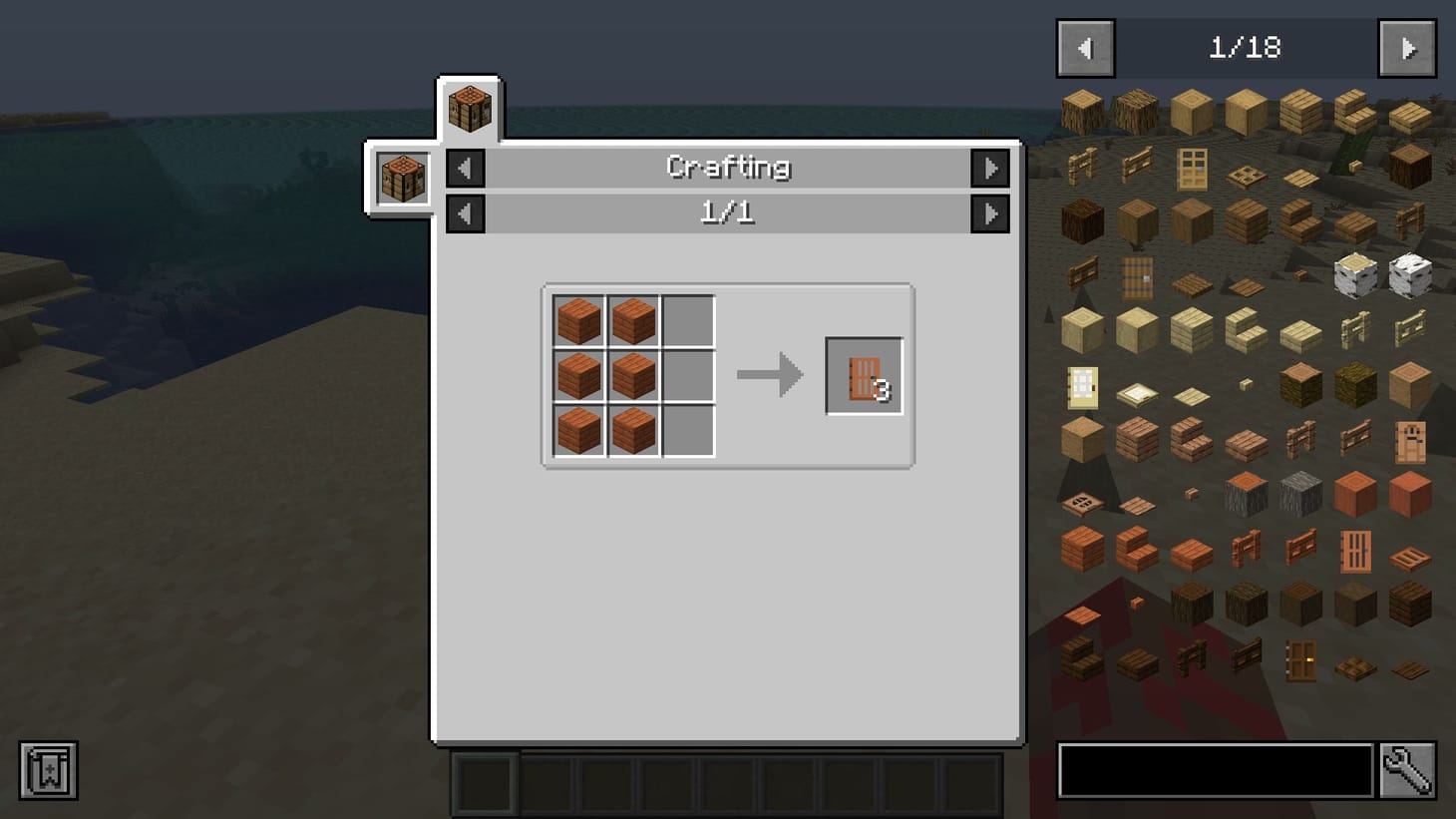
Task: Click the previous page arrow near 1/18
Action: (x=1085, y=47)
